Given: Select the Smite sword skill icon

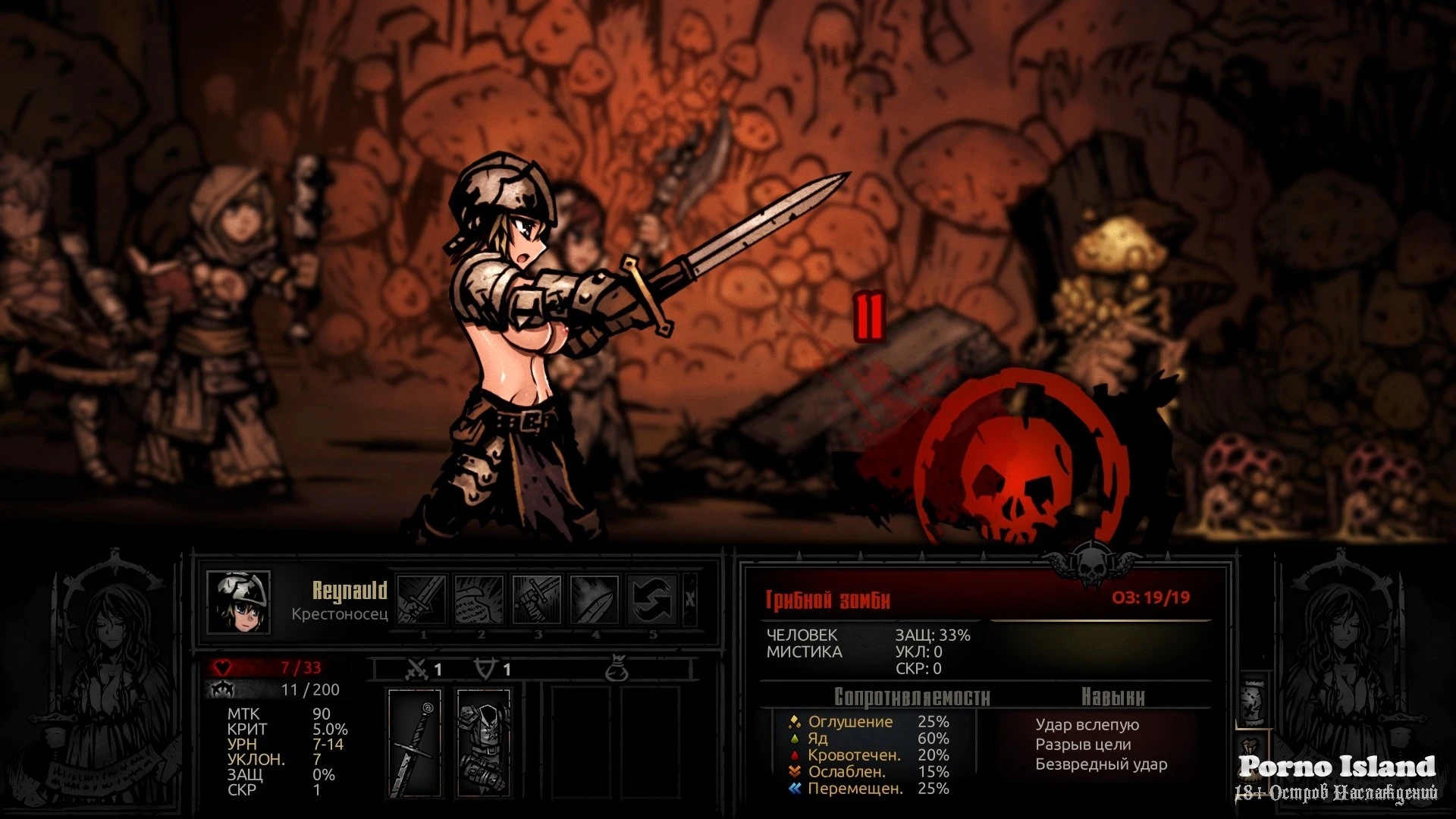Looking at the screenshot, I should (422, 599).
